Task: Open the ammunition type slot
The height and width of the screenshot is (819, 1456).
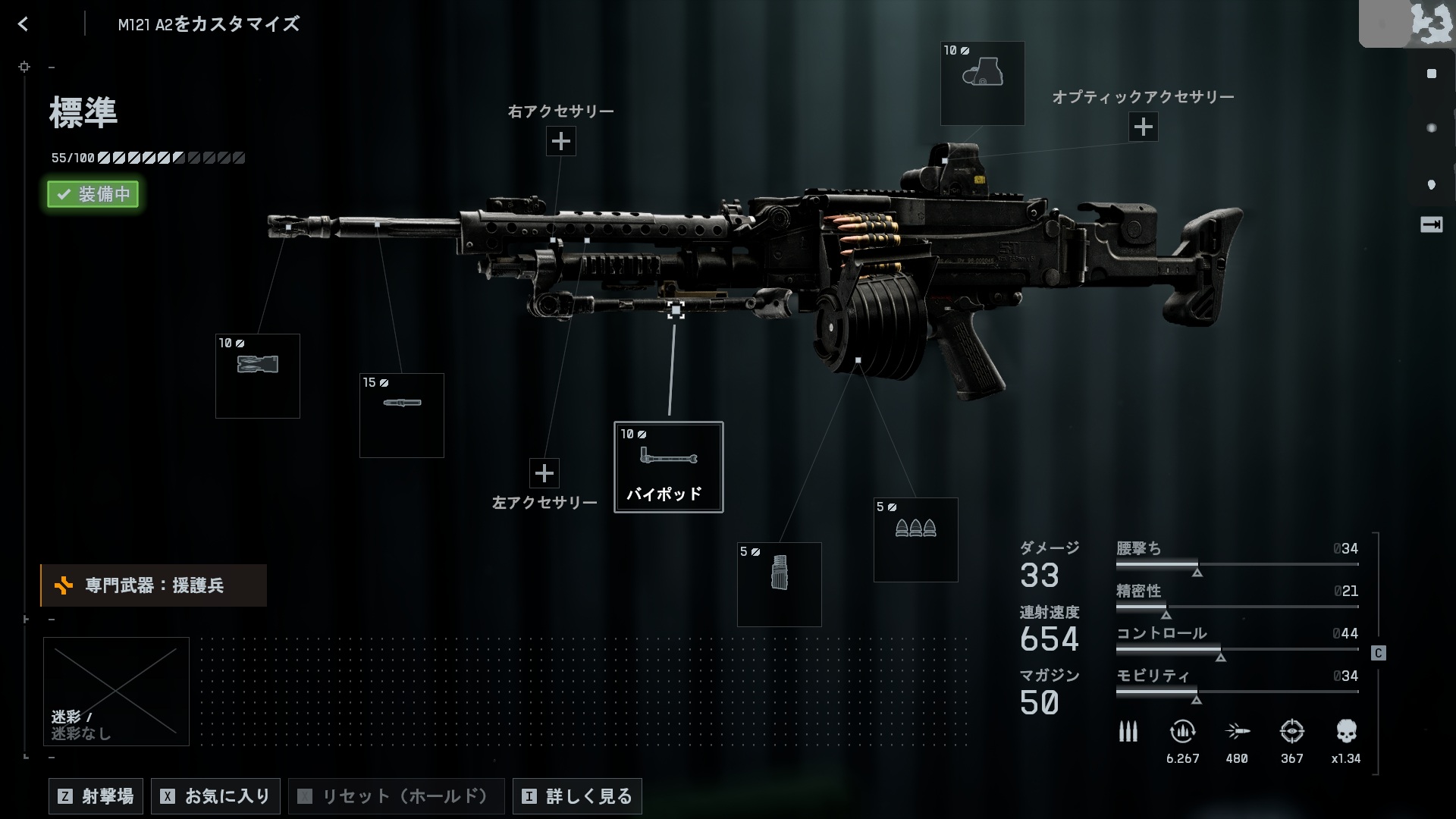Action: (915, 540)
